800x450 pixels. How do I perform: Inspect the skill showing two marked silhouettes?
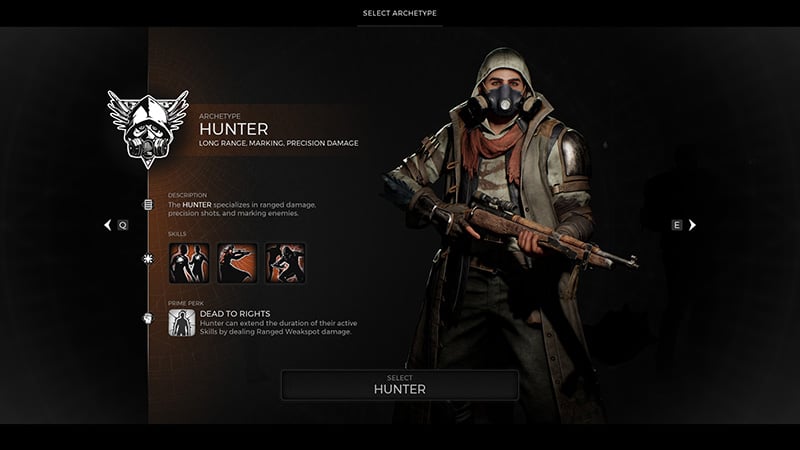(189, 263)
